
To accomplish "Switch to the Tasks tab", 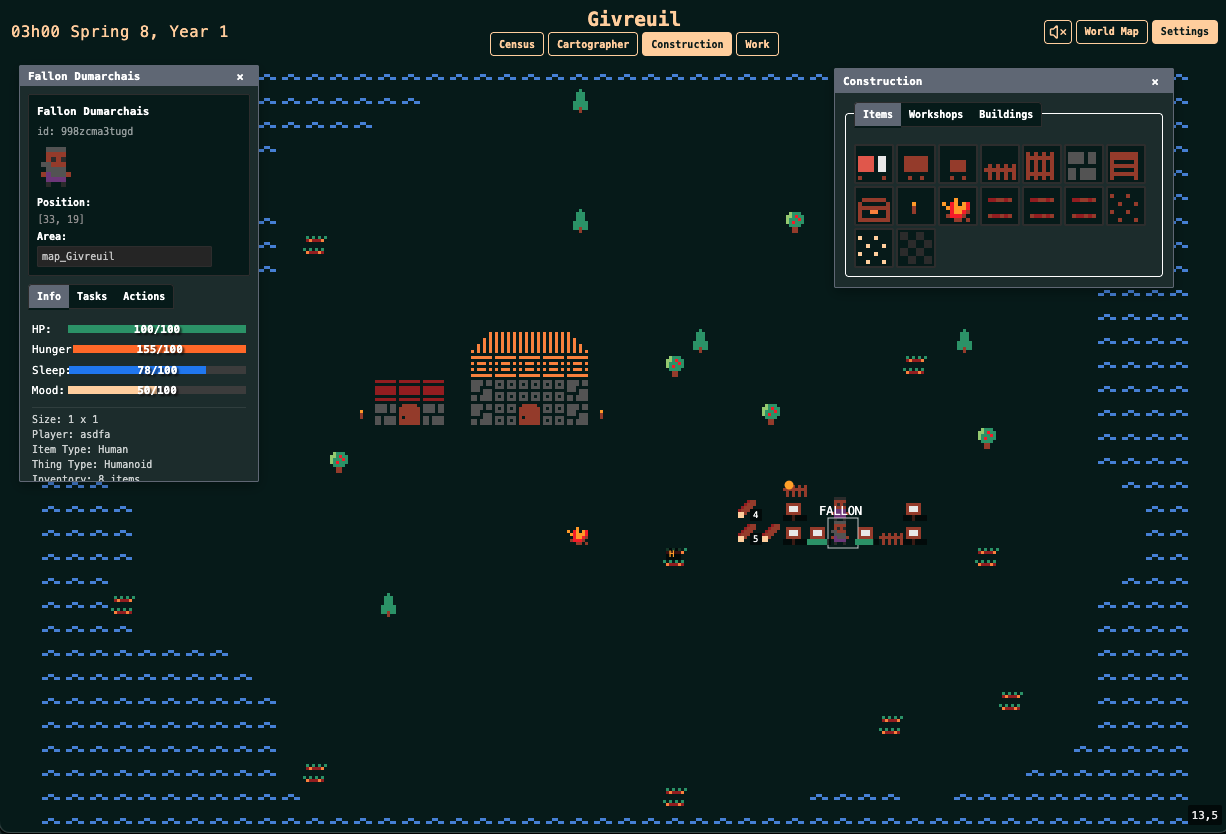I will pos(92,296).
